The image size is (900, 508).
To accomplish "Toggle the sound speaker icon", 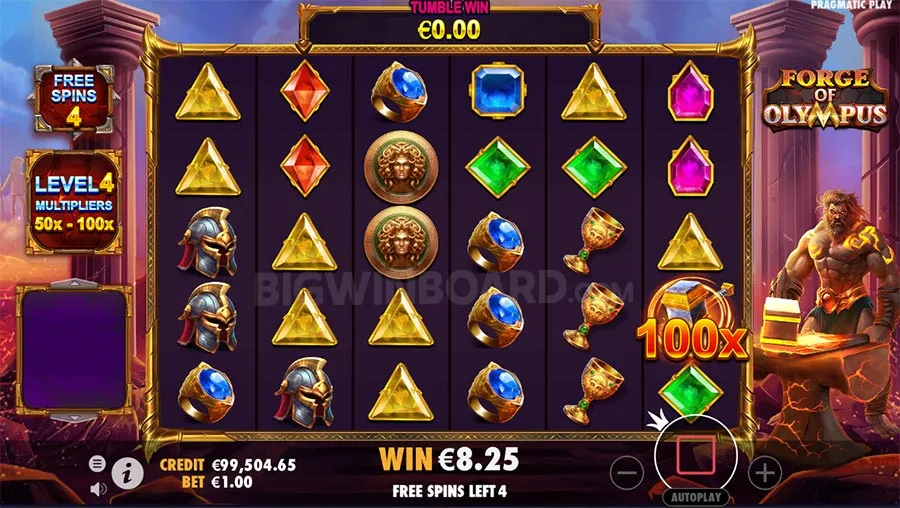I will [x=97, y=488].
